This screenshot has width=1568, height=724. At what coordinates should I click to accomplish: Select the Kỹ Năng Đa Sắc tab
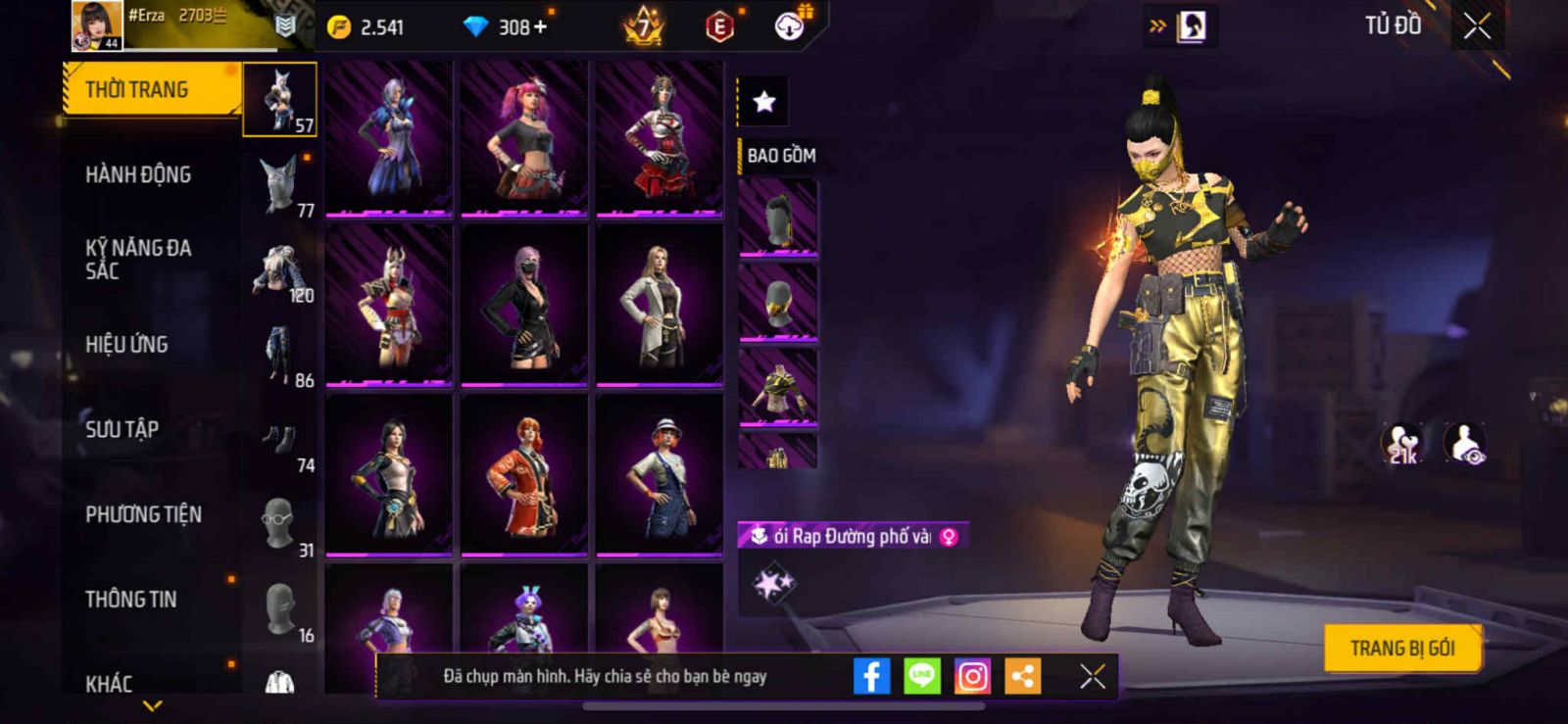point(138,260)
